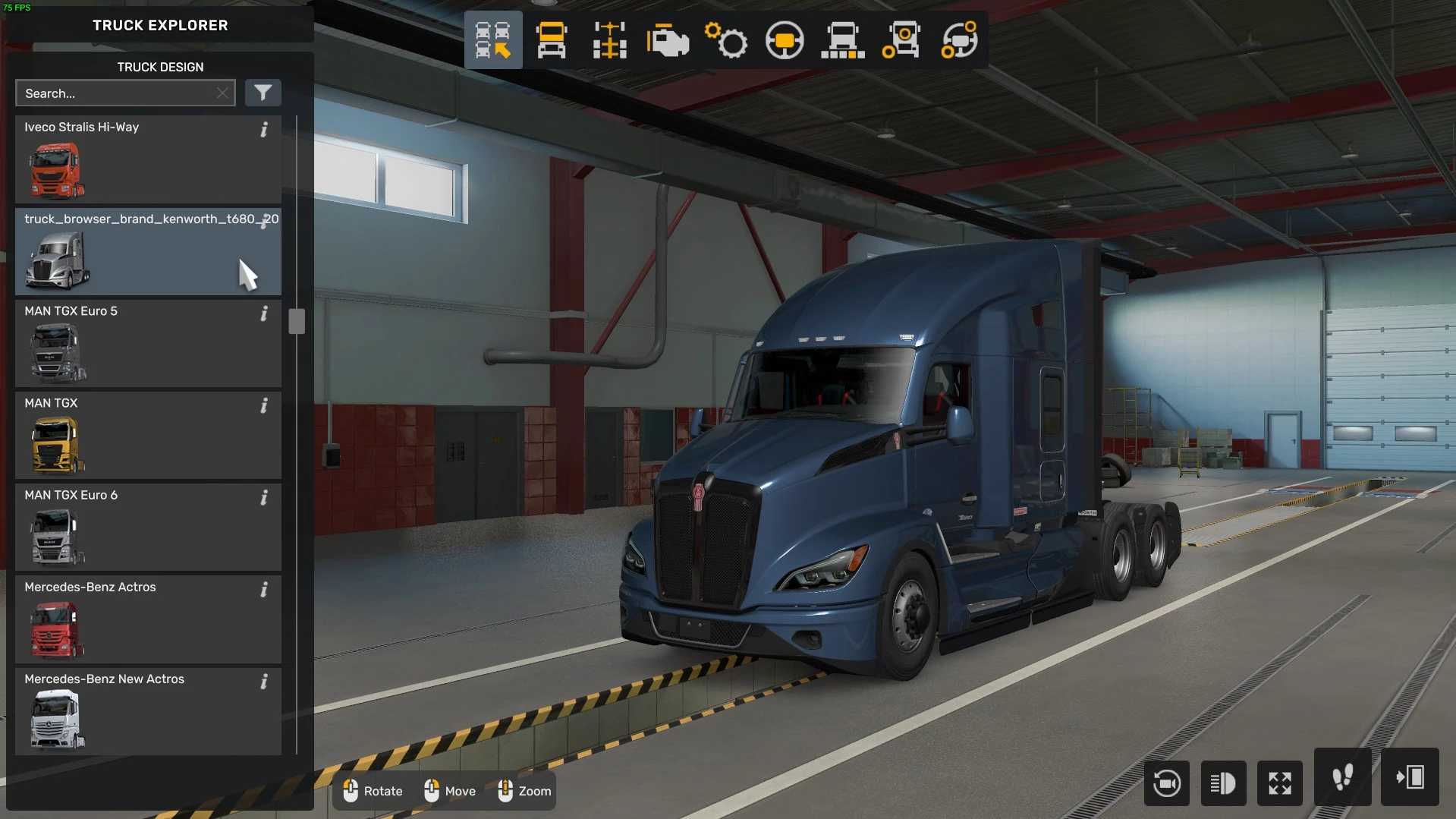Pick the Mercedes-Benz New Actros truck

148,710
